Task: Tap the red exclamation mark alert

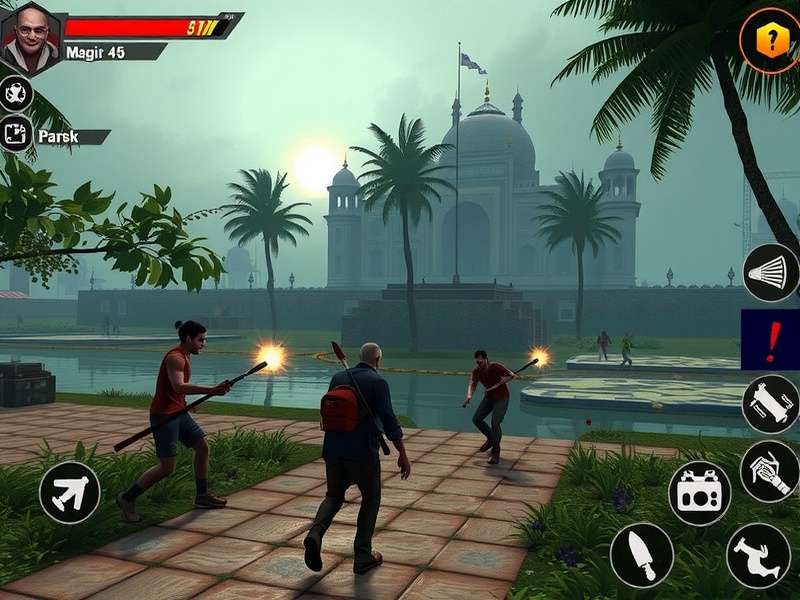Action: [x=770, y=339]
